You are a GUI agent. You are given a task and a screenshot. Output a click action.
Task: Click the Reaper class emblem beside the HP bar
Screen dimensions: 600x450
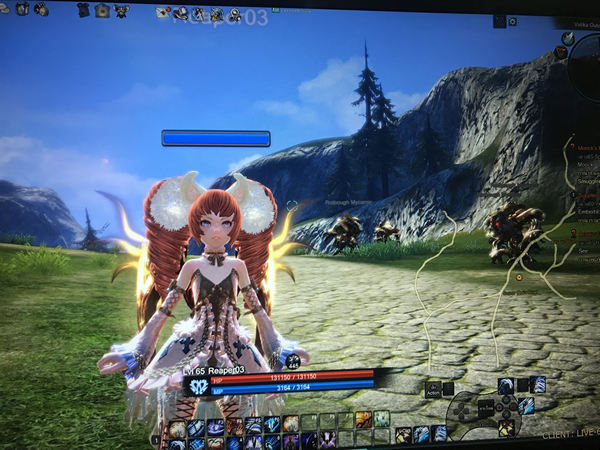click(198, 386)
